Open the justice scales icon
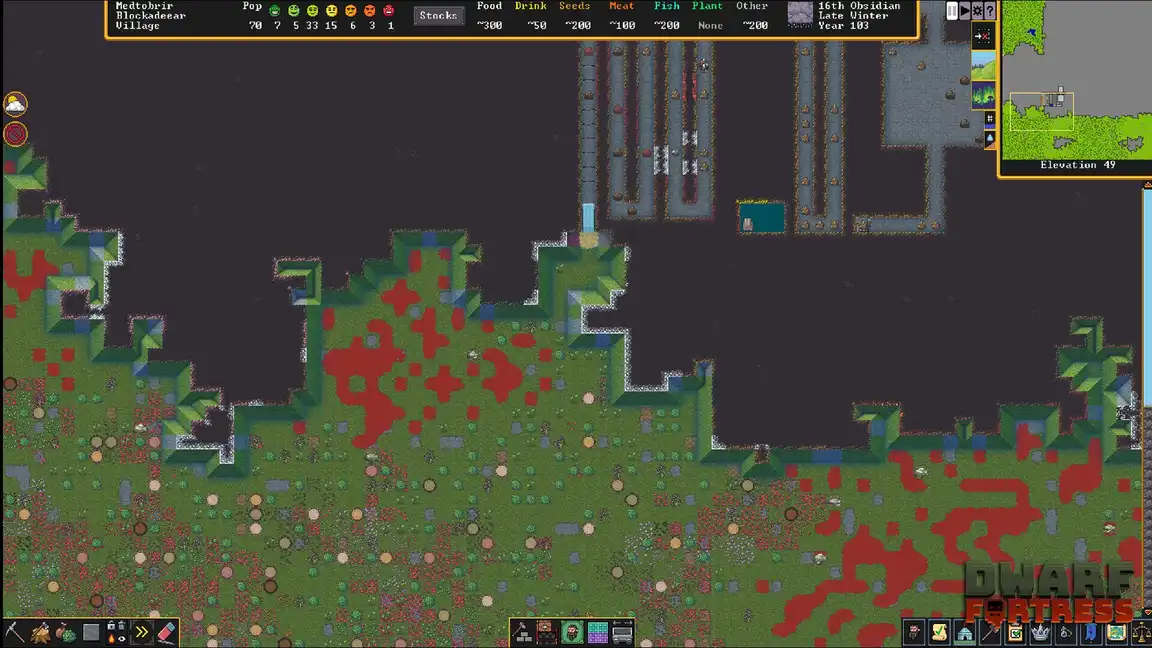The width and height of the screenshot is (1152, 648). click(x=1141, y=632)
